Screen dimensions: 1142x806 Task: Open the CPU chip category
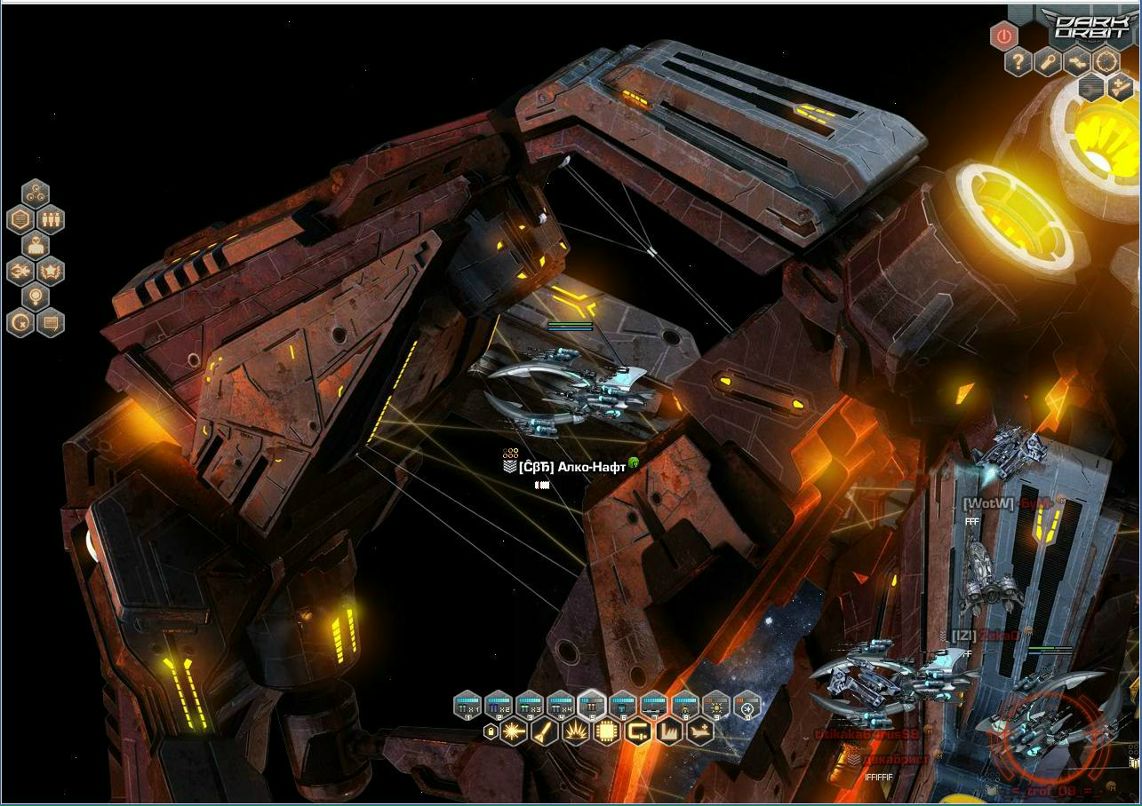click(606, 733)
